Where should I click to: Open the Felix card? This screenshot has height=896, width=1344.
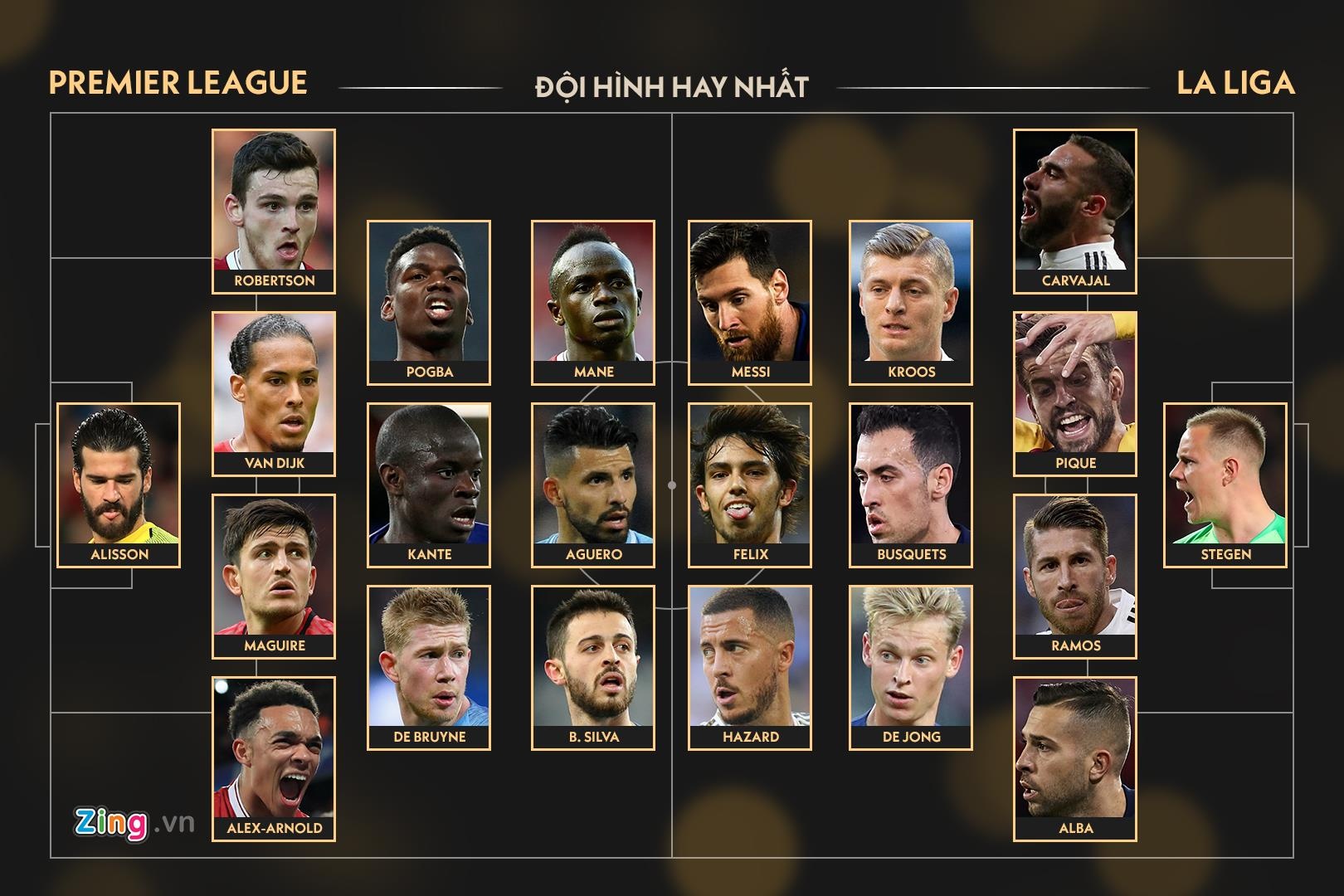pos(750,485)
